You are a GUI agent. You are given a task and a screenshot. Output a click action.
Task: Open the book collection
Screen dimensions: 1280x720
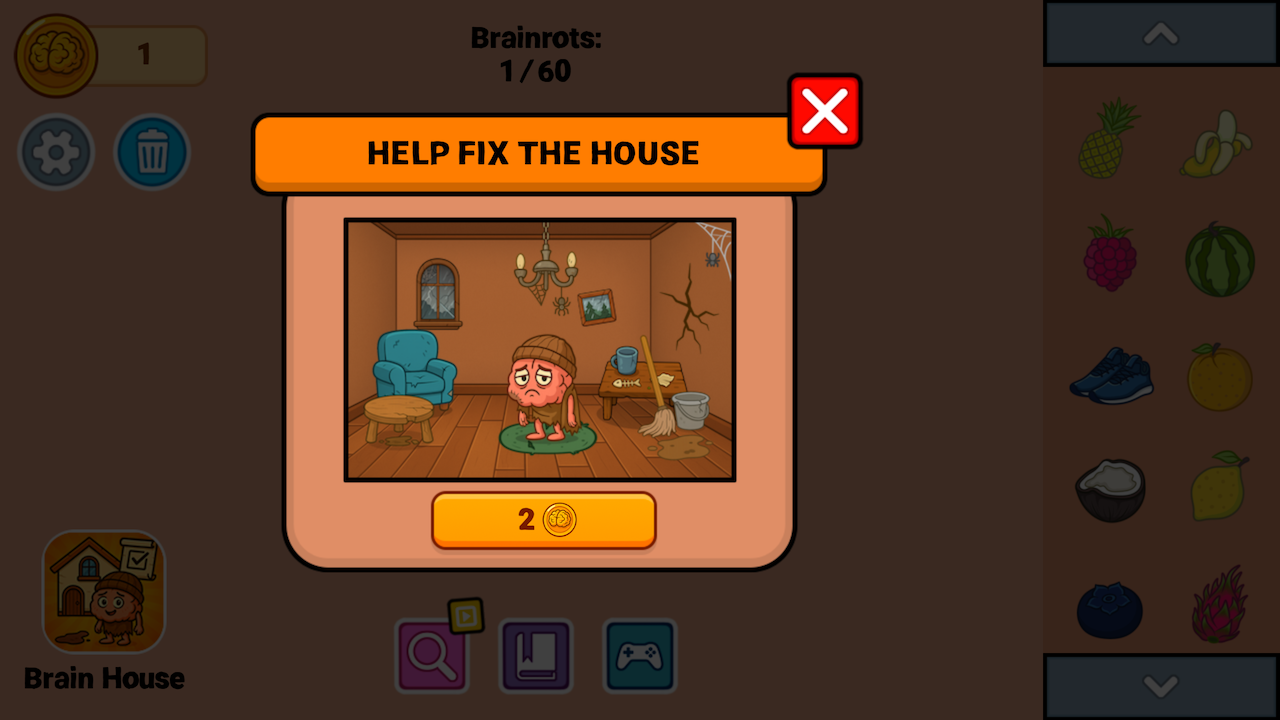[x=536, y=656]
